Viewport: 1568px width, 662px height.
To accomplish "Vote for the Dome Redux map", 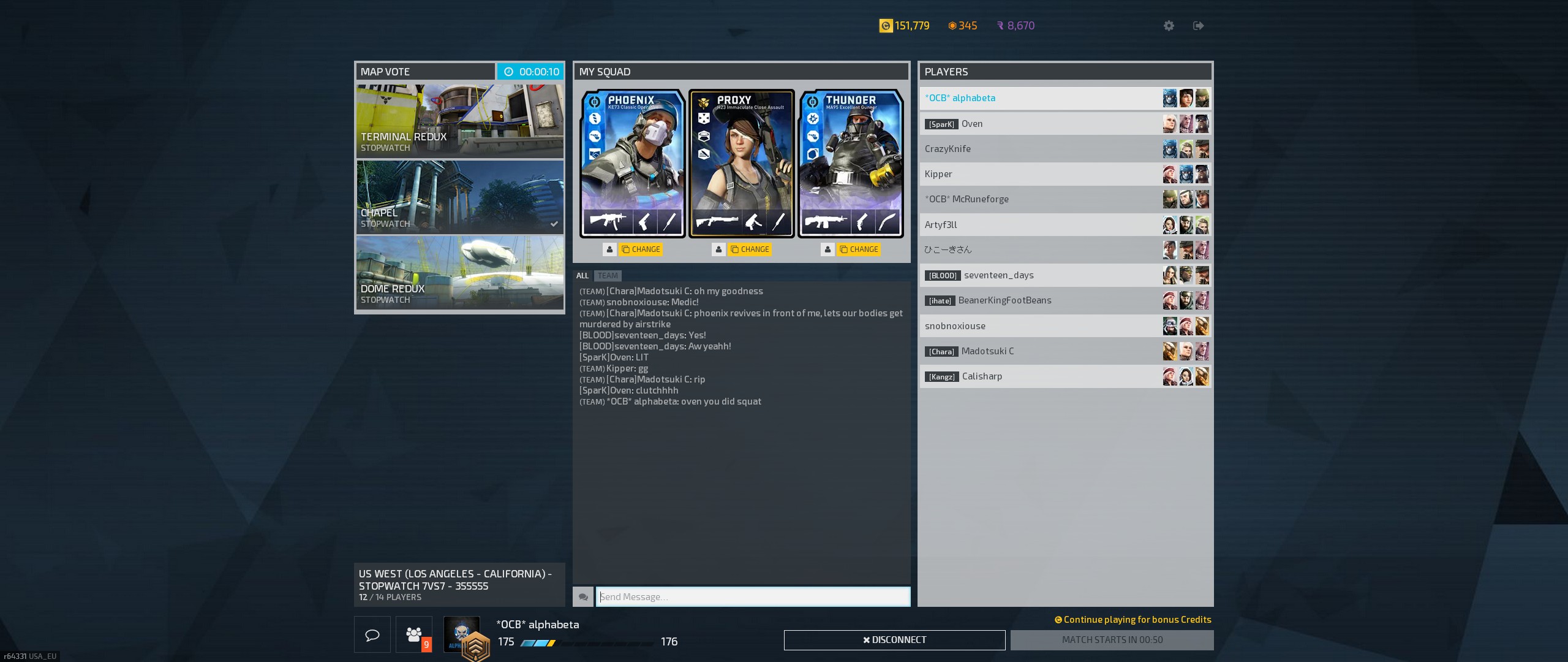I will [459, 273].
